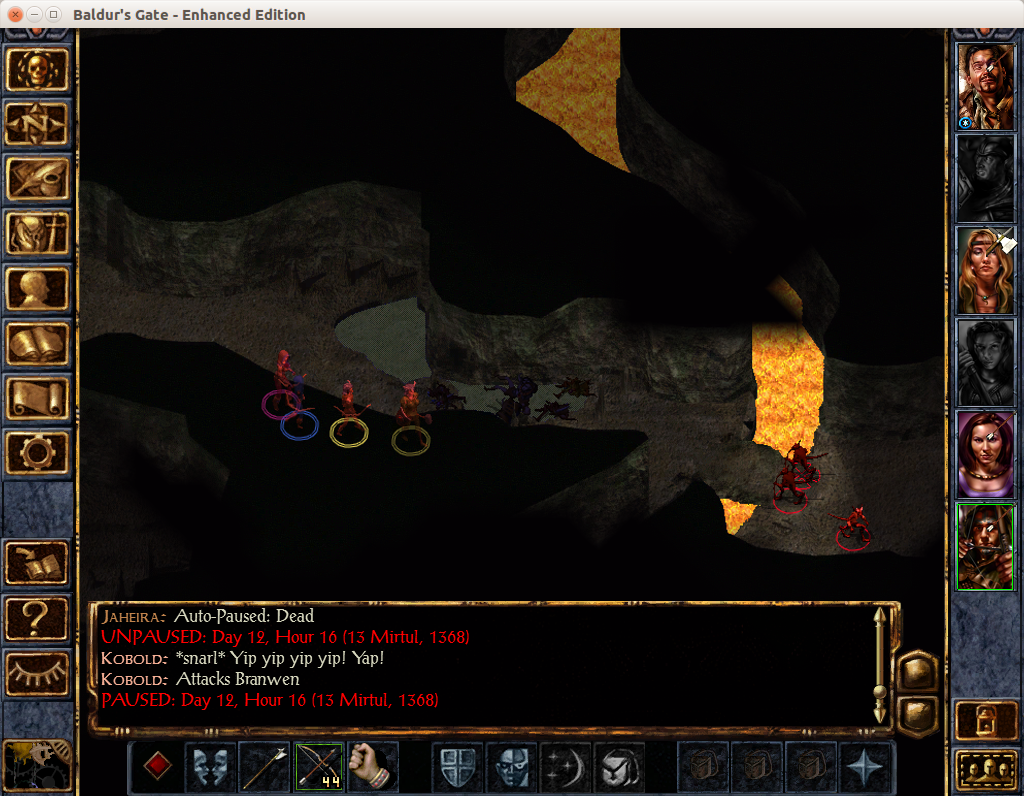Screen dimensions: 1024x796
Task: Open special abilities with the four-point star
Action: pyautogui.click(x=865, y=767)
